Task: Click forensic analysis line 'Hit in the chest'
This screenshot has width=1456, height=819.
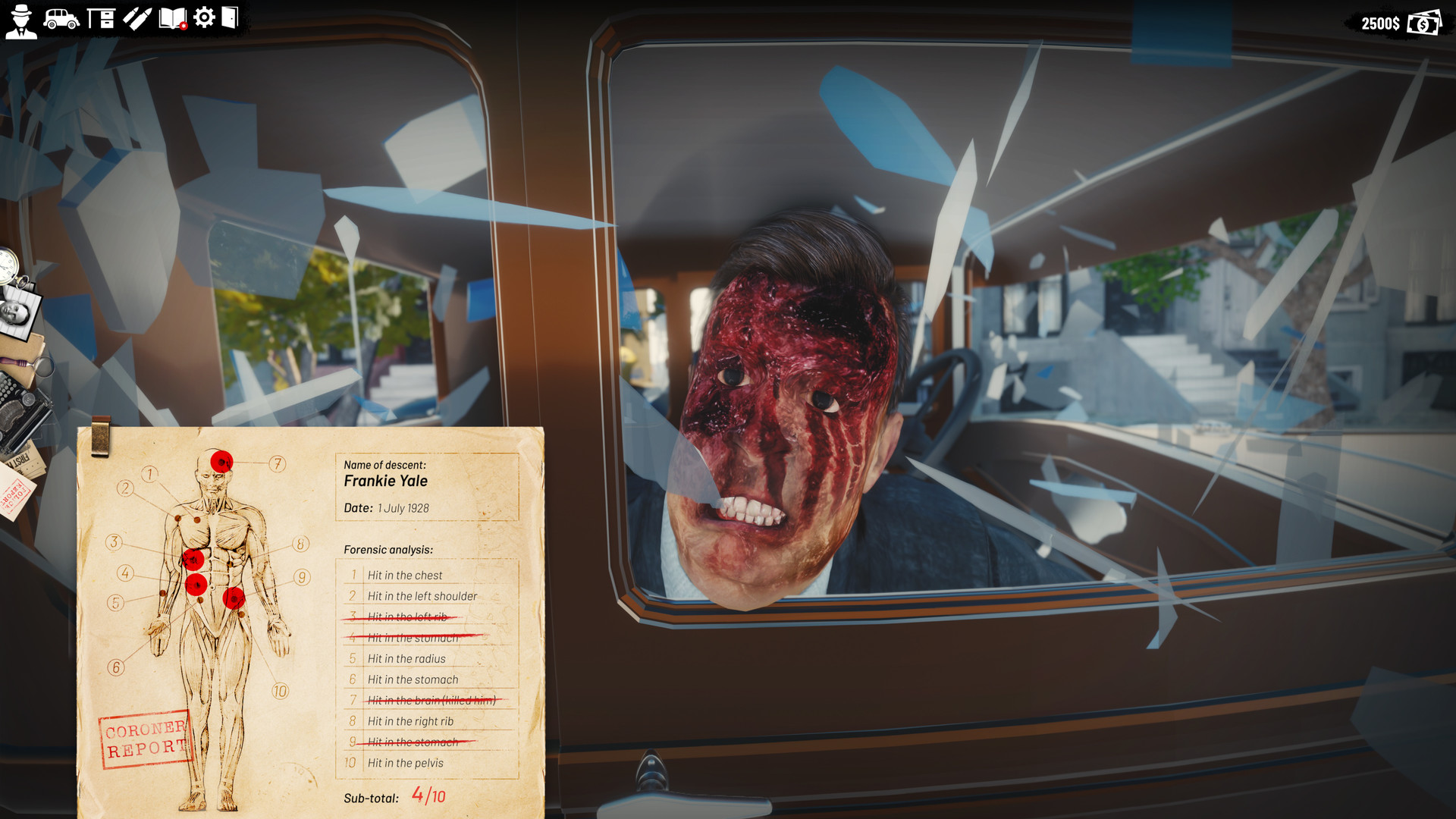Action: (x=405, y=575)
